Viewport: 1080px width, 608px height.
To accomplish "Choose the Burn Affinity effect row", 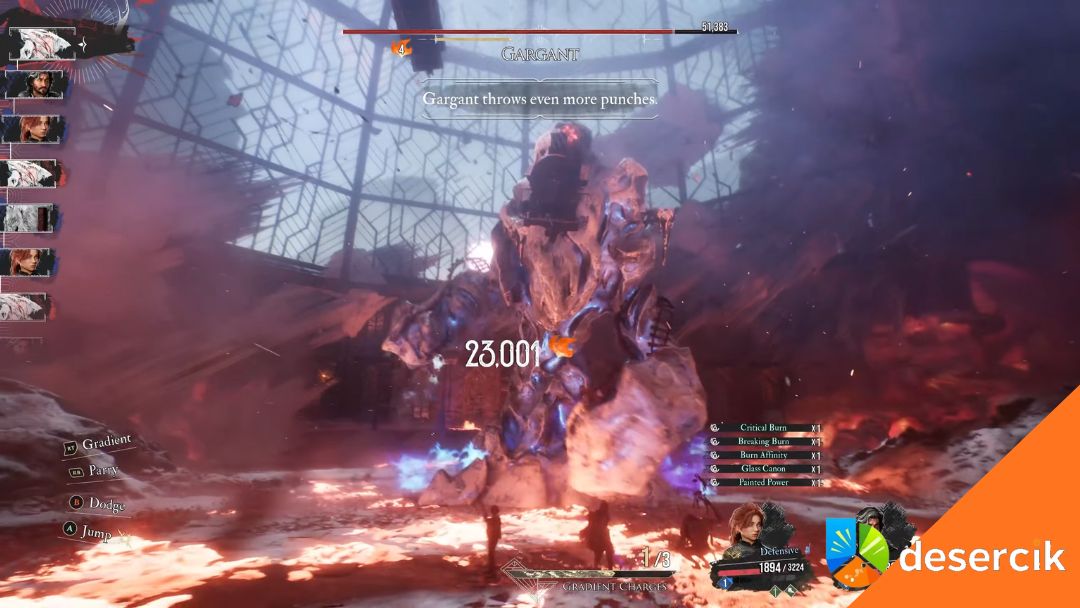I will 763,455.
